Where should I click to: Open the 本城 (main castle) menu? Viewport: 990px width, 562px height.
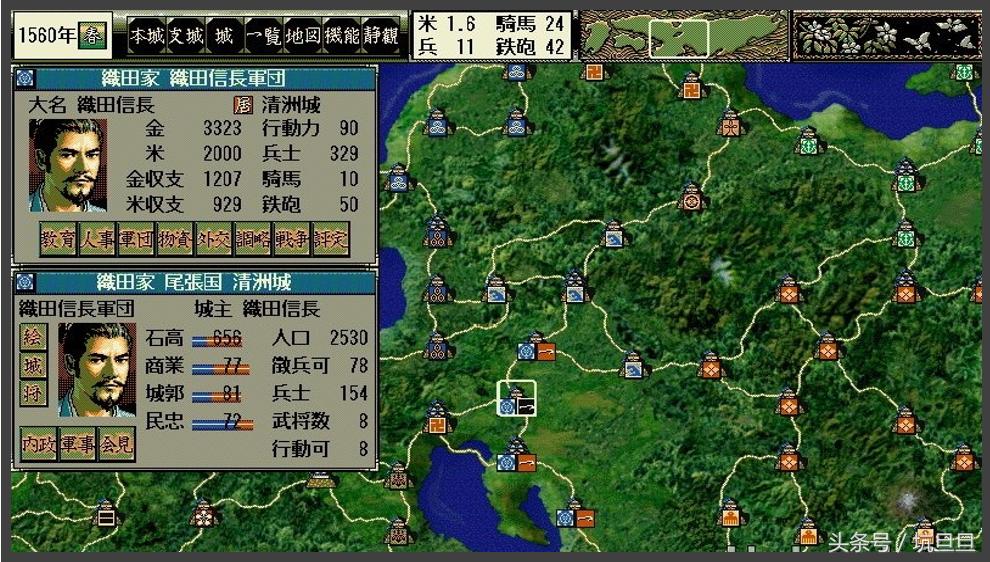[x=145, y=36]
